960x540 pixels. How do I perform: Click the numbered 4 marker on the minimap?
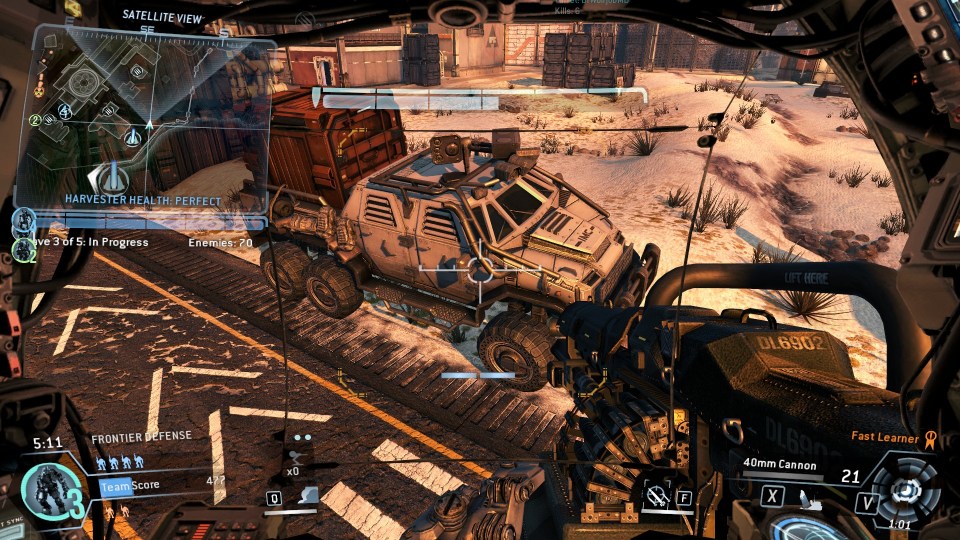(x=65, y=110)
